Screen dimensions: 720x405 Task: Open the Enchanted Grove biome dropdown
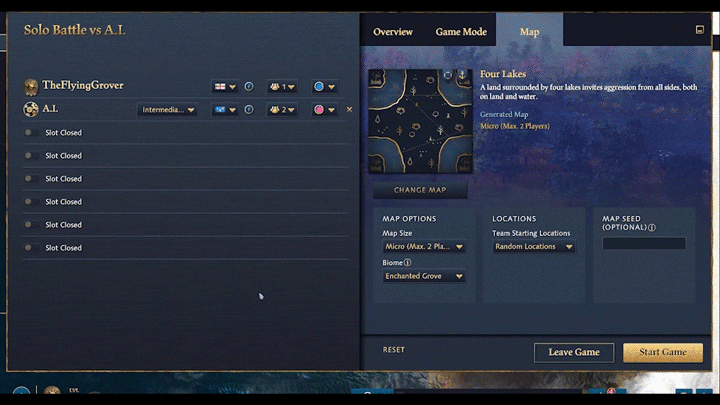coord(425,276)
